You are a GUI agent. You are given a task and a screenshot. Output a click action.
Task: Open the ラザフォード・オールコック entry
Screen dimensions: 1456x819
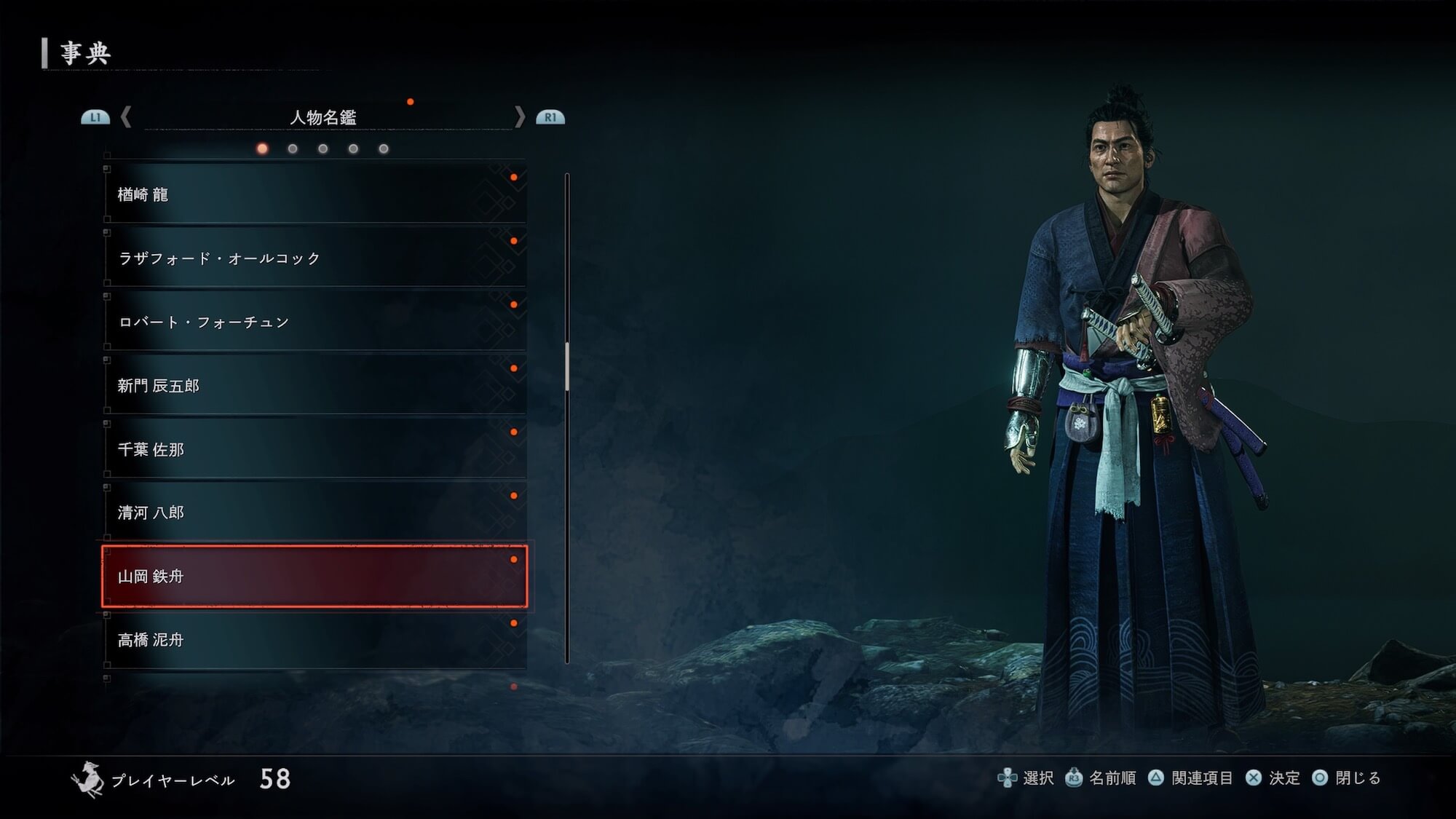coord(314,258)
